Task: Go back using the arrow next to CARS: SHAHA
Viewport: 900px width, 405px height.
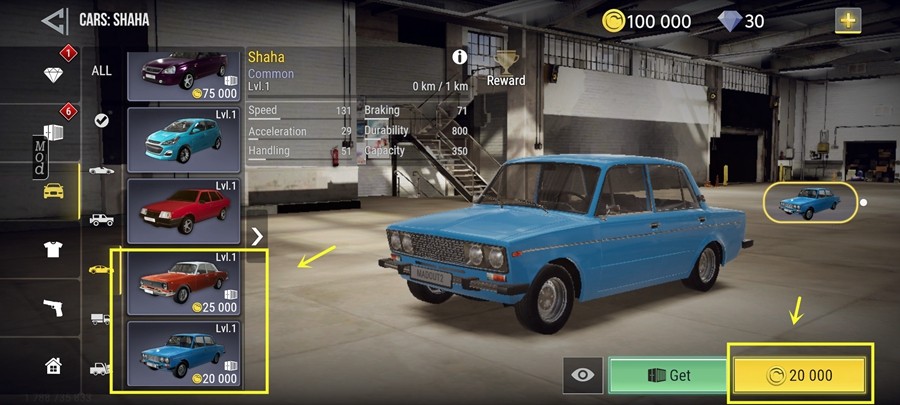Action: coord(54,18)
